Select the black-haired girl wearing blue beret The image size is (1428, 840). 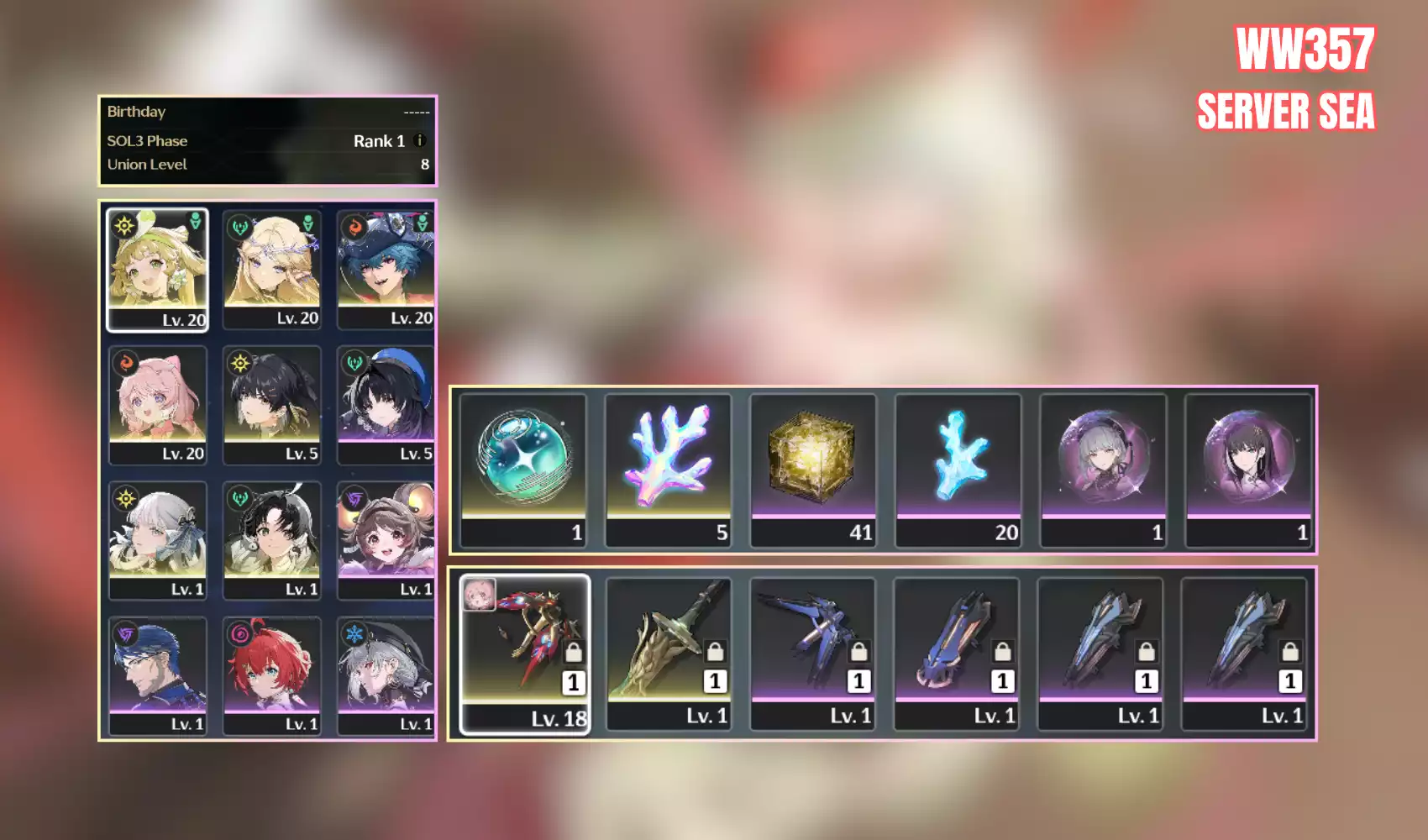[x=386, y=404]
